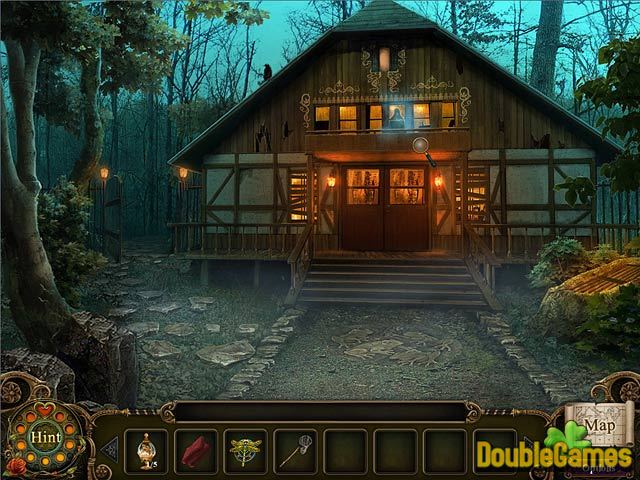The width and height of the screenshot is (640, 480).
Task: Use the Hint button
Action: pos(45,438)
